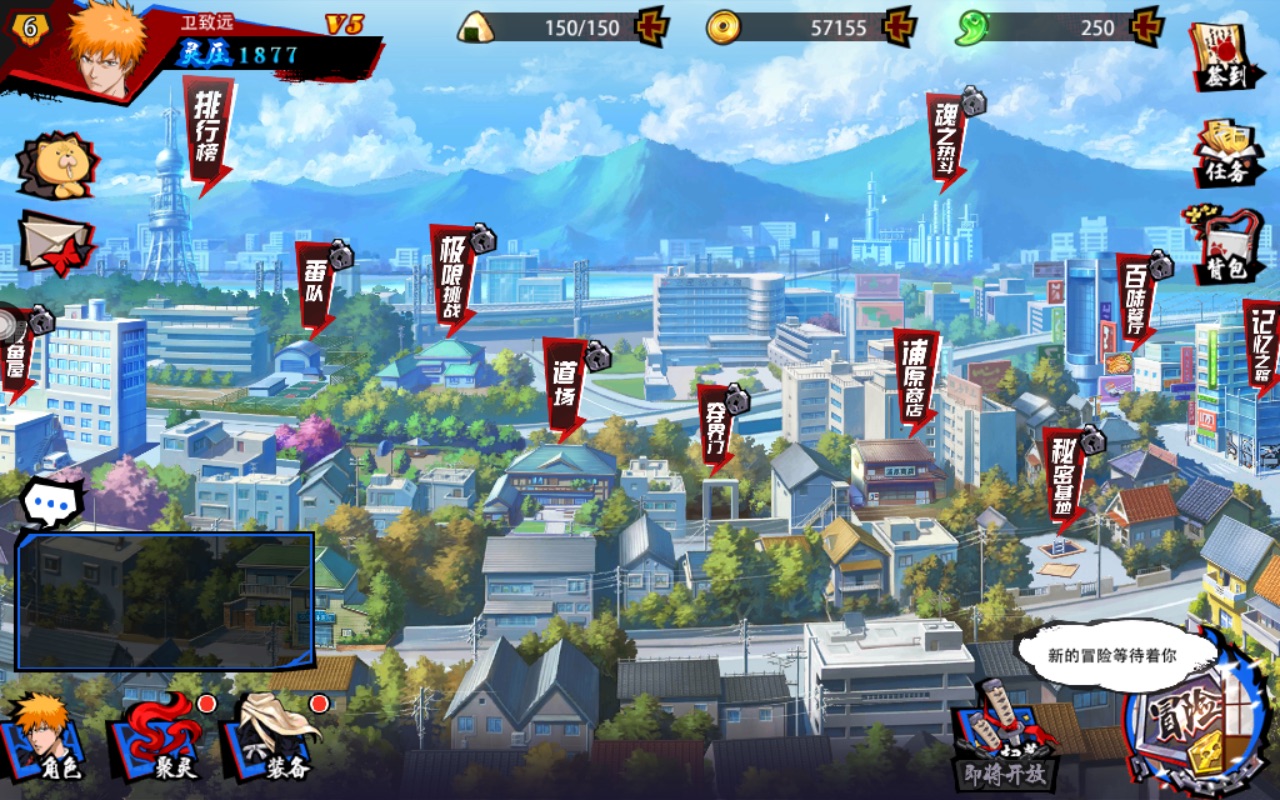Select the locked 道场 dojo banner

[x=566, y=387]
